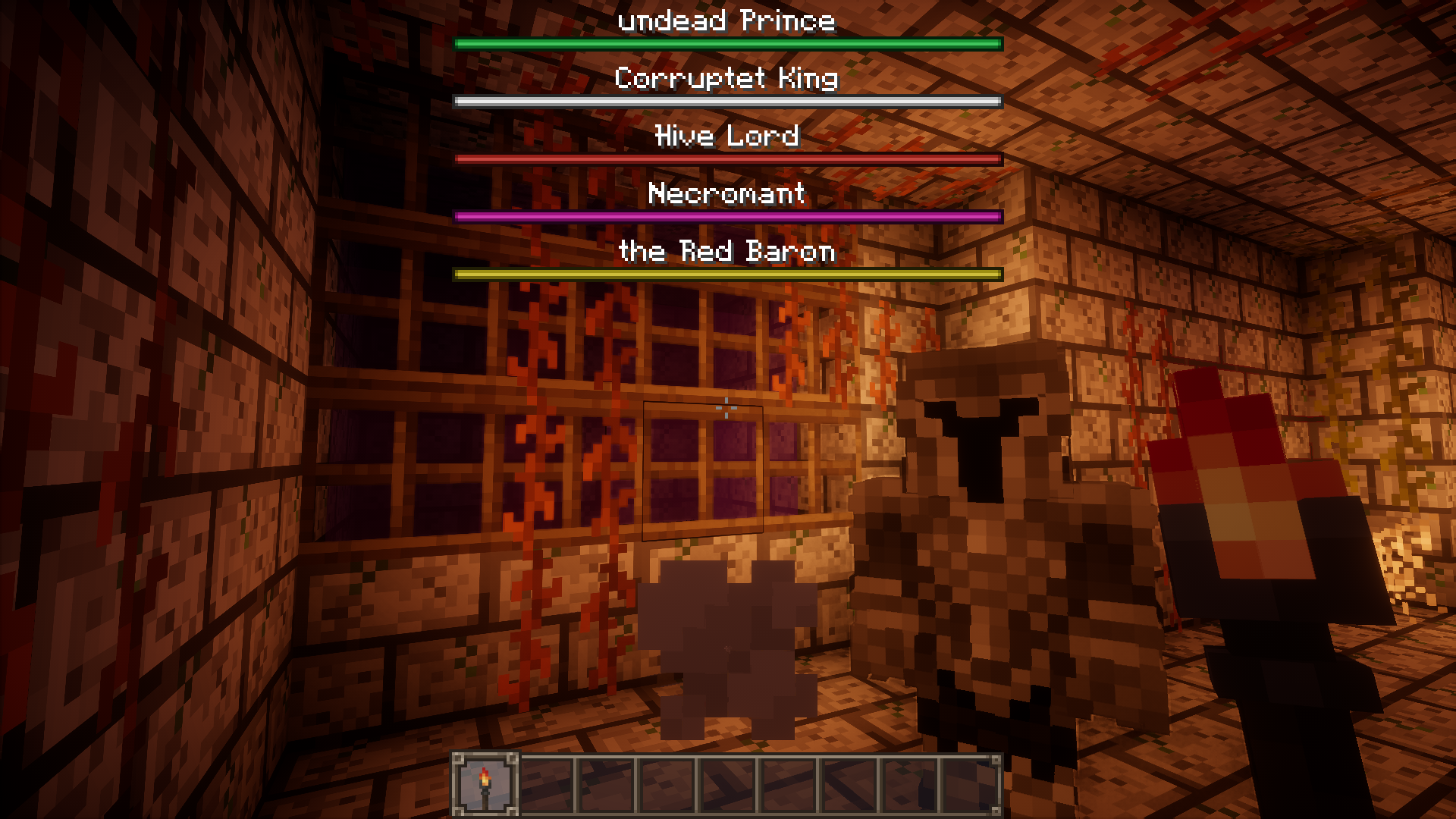Select the undead Prince boss name
This screenshot has height=819, width=1456.
[x=726, y=20]
